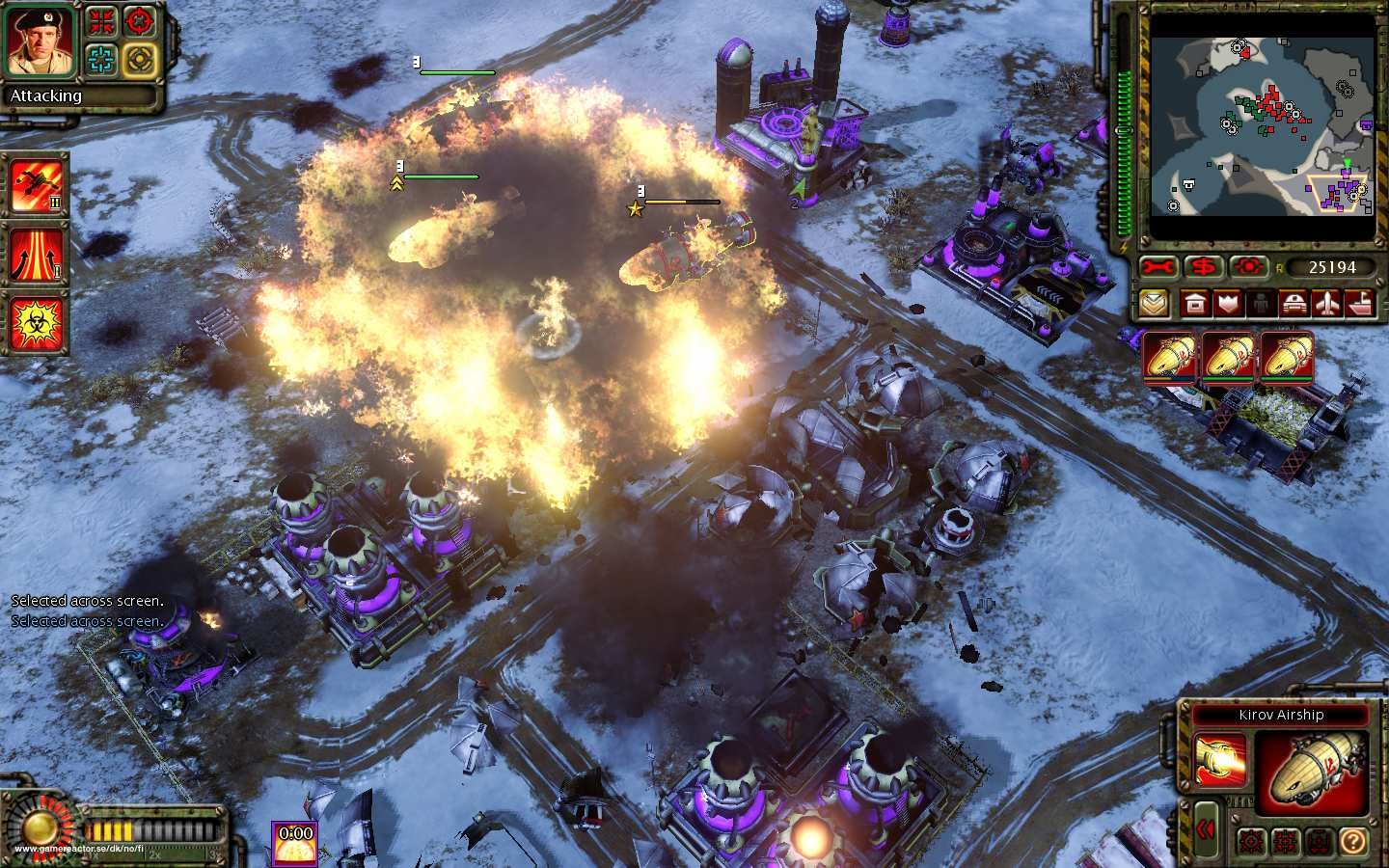Viewport: 1389px width, 868px height.
Task: Collapse the command panel using double arrows
Action: pyautogui.click(x=1206, y=827)
